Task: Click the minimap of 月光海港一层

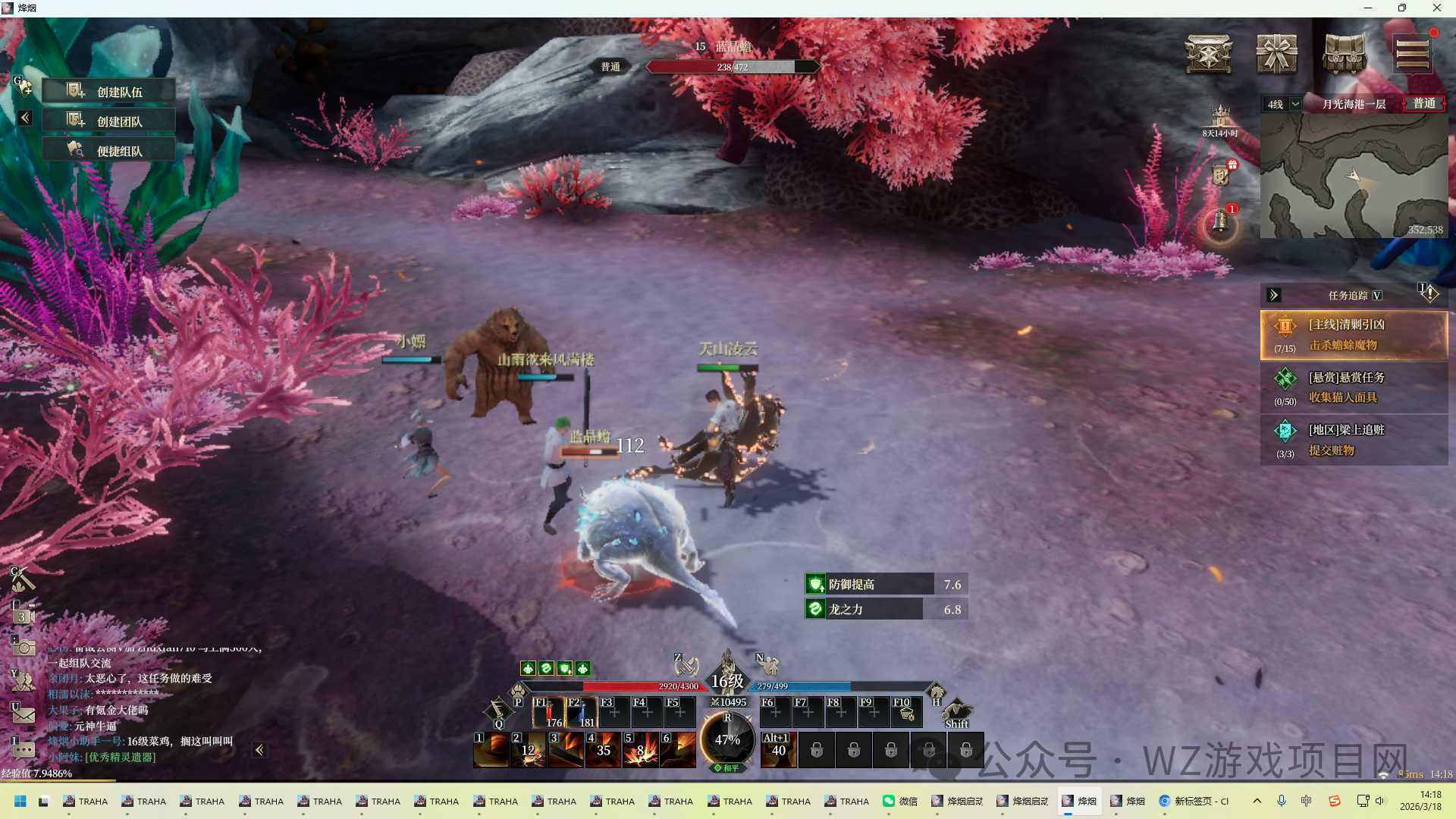Action: coord(1354,176)
